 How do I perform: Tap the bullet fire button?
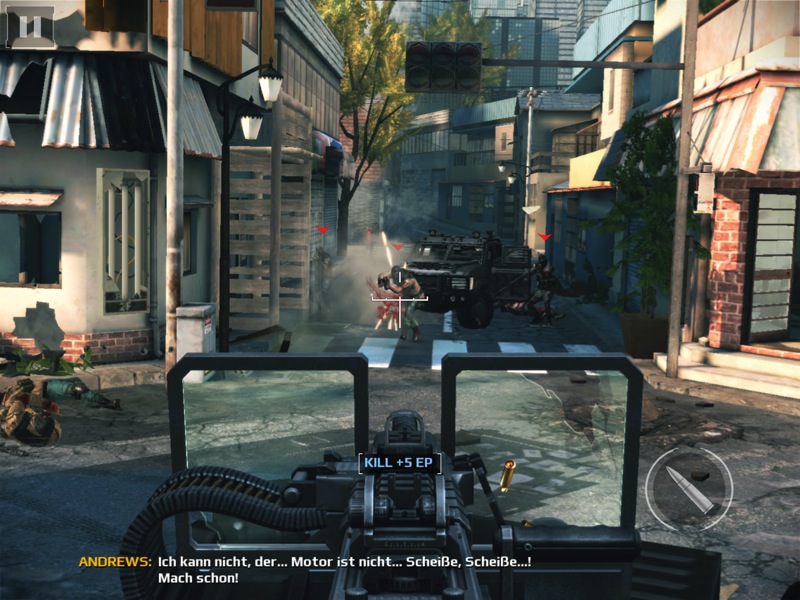pyautogui.click(x=689, y=489)
